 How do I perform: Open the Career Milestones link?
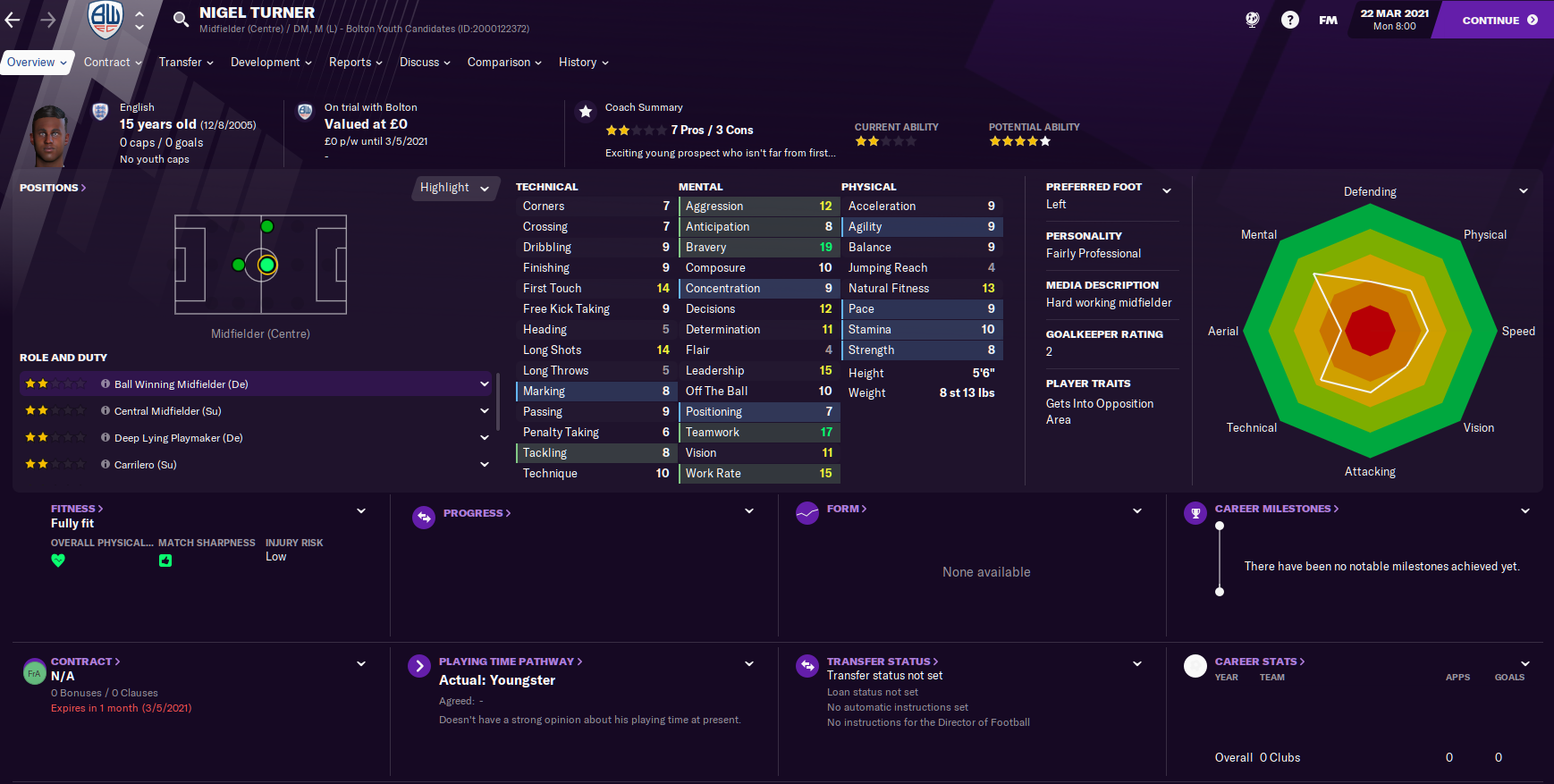pos(1276,509)
